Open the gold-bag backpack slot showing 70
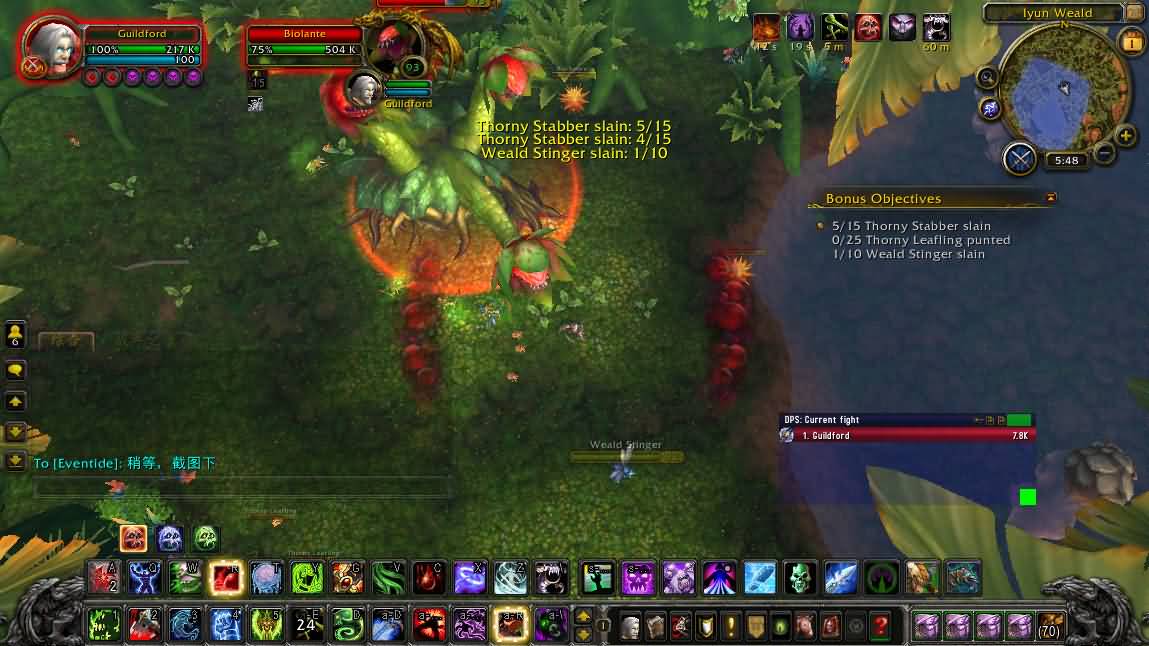The image size is (1149, 646). pyautogui.click(x=1049, y=626)
